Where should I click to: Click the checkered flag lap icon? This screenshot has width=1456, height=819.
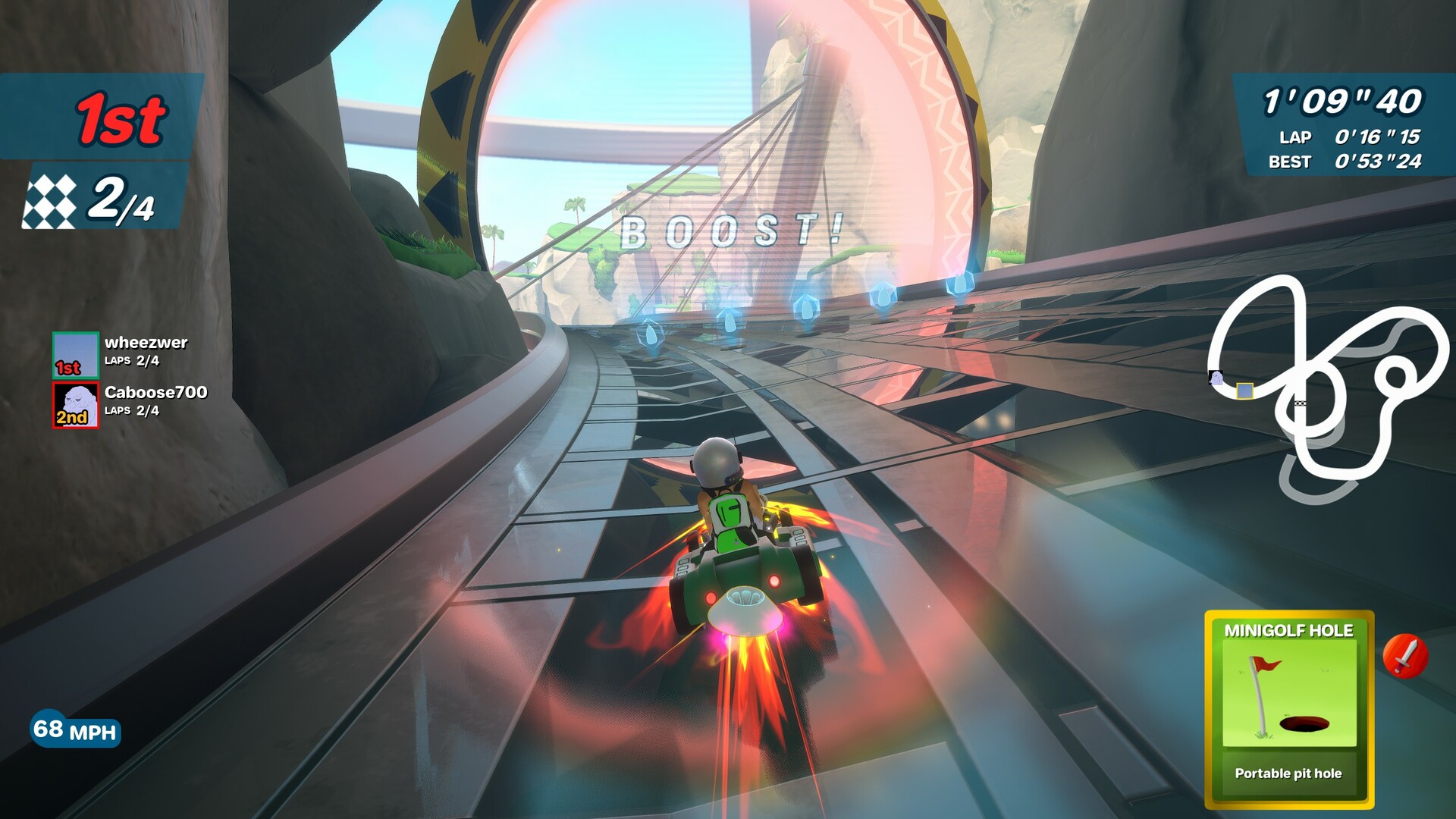(x=50, y=202)
